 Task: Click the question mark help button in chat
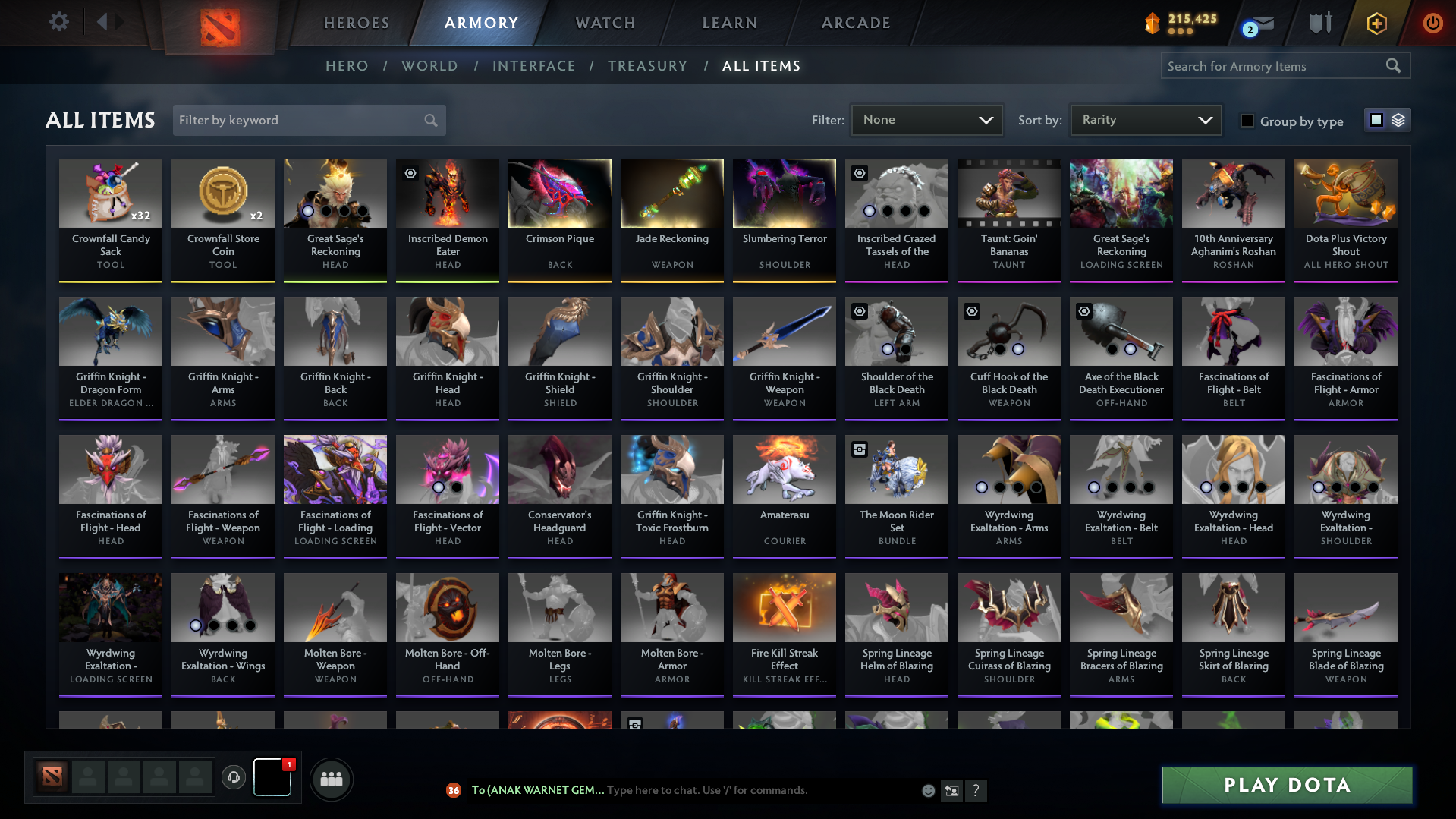tap(976, 790)
